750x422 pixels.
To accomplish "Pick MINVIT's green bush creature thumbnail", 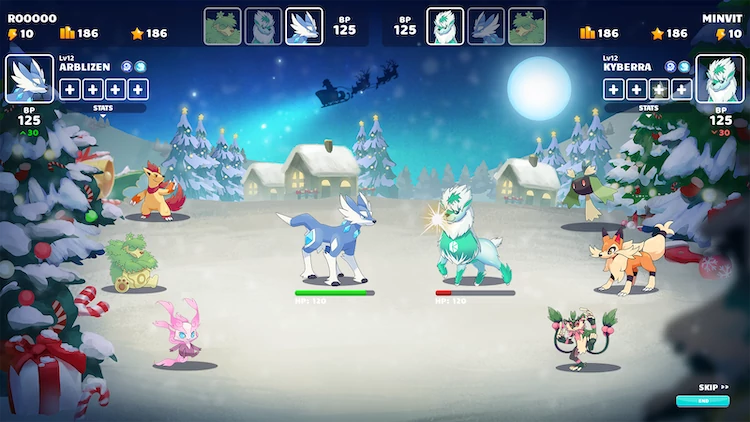I will tap(527, 27).
